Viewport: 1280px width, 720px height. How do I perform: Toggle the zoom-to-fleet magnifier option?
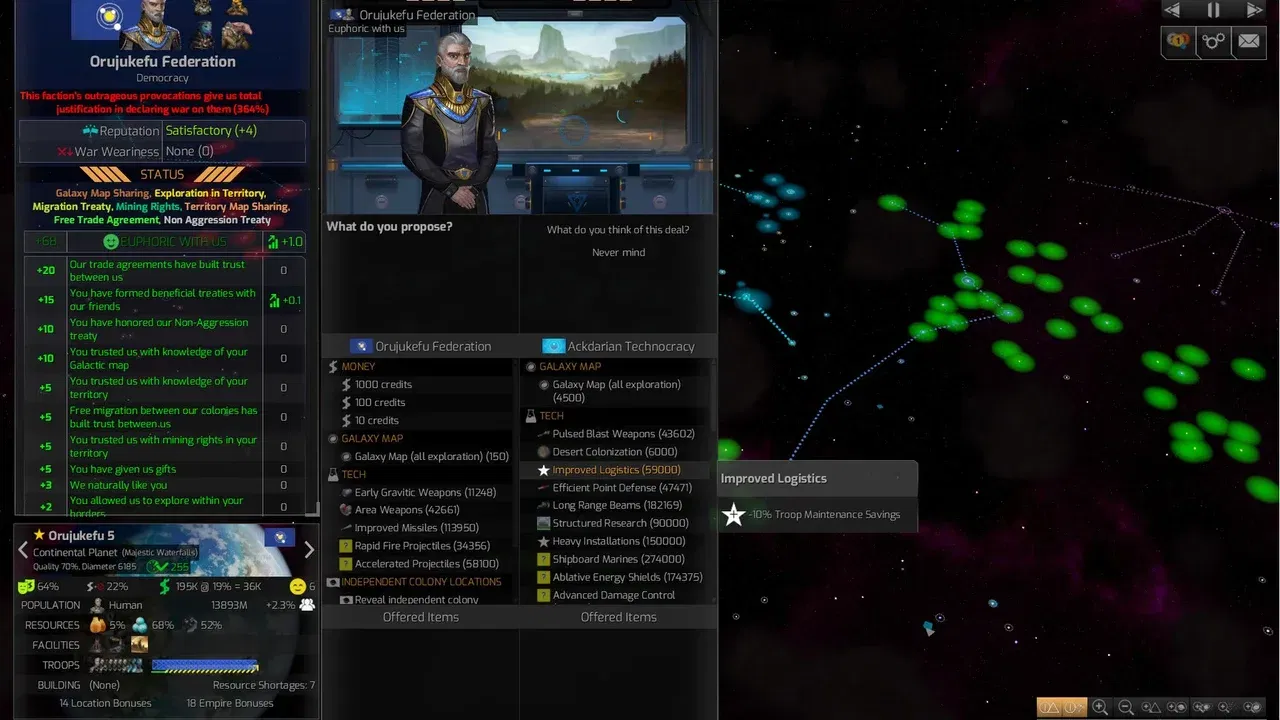[1201, 707]
